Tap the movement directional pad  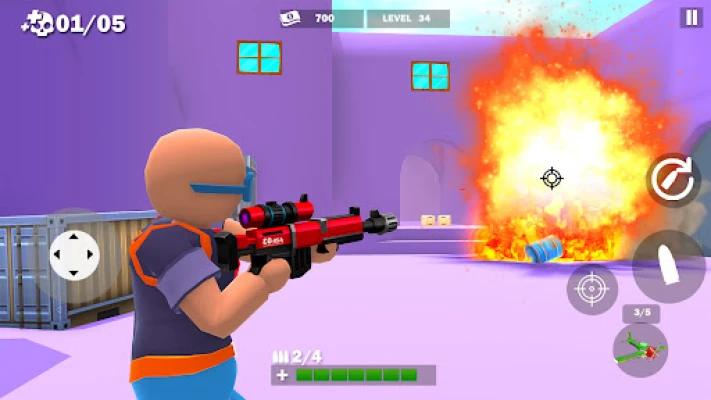[x=75, y=255]
